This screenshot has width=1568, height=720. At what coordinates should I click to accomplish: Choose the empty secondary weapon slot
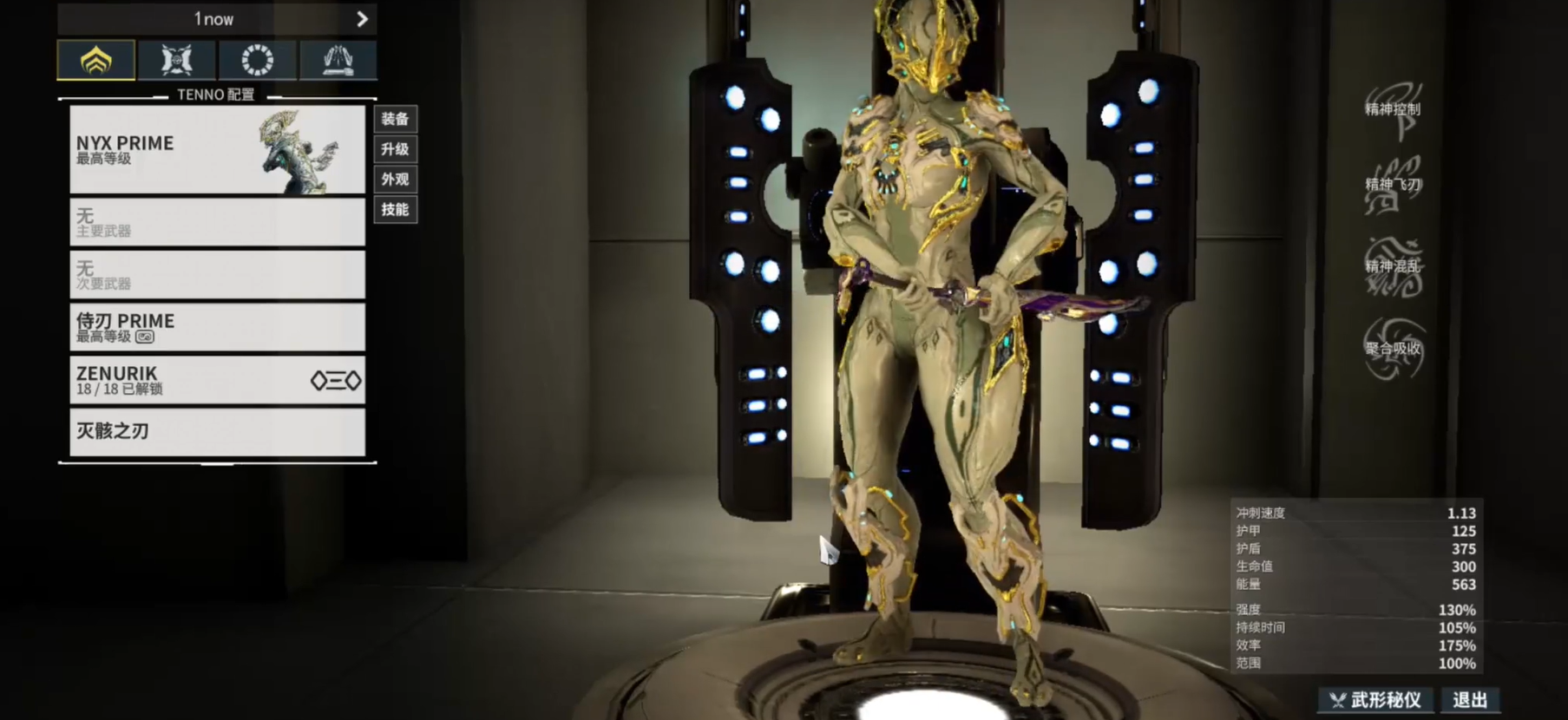[x=217, y=274]
